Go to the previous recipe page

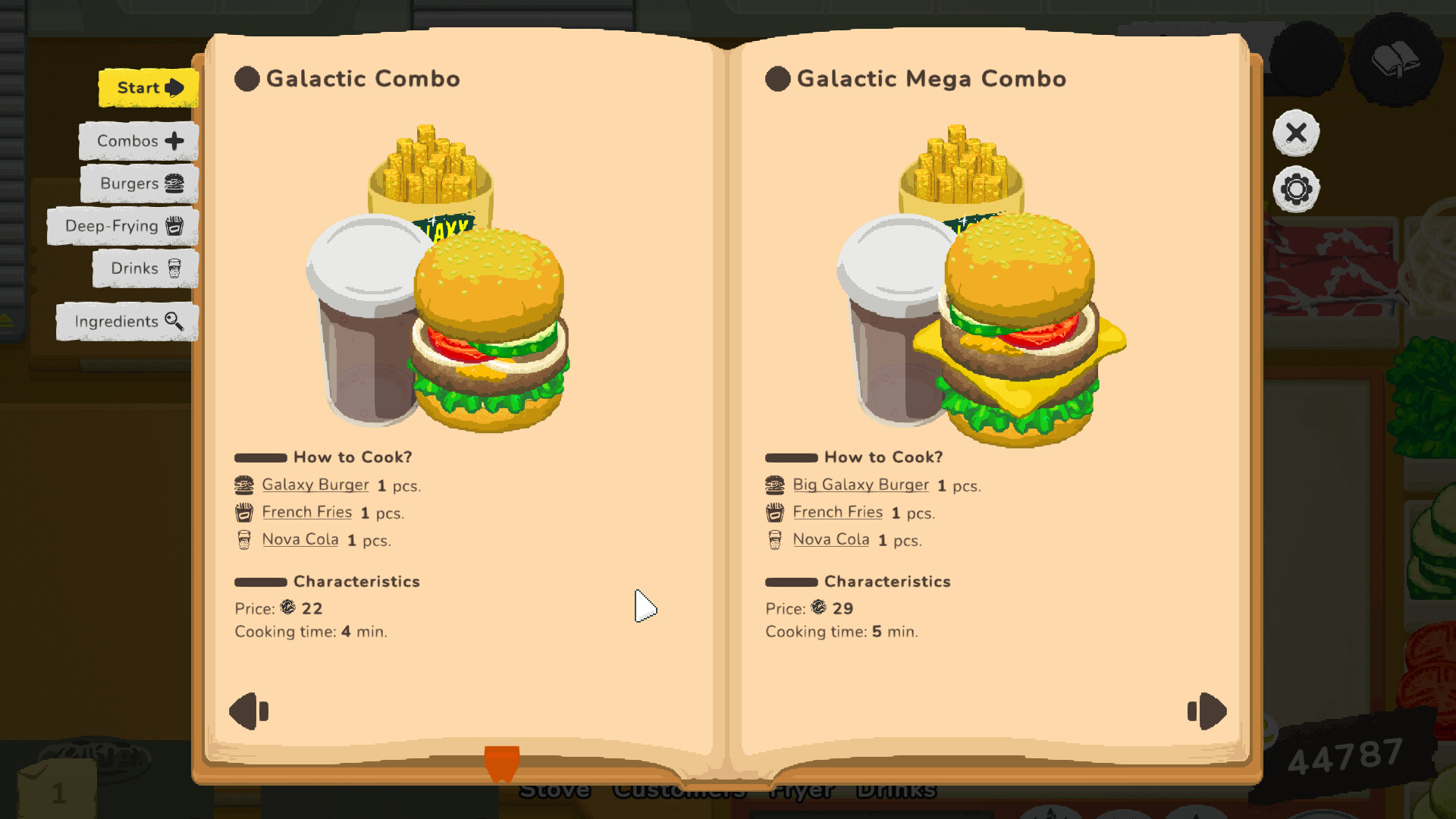pyautogui.click(x=250, y=711)
